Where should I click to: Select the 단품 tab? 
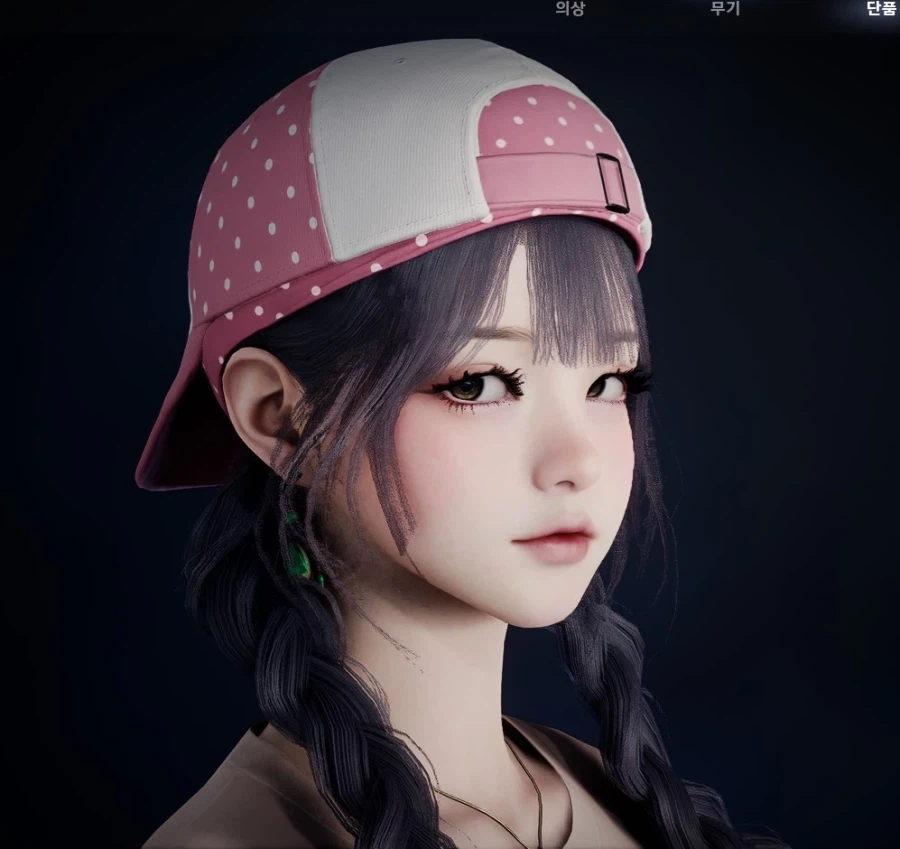(x=880, y=9)
